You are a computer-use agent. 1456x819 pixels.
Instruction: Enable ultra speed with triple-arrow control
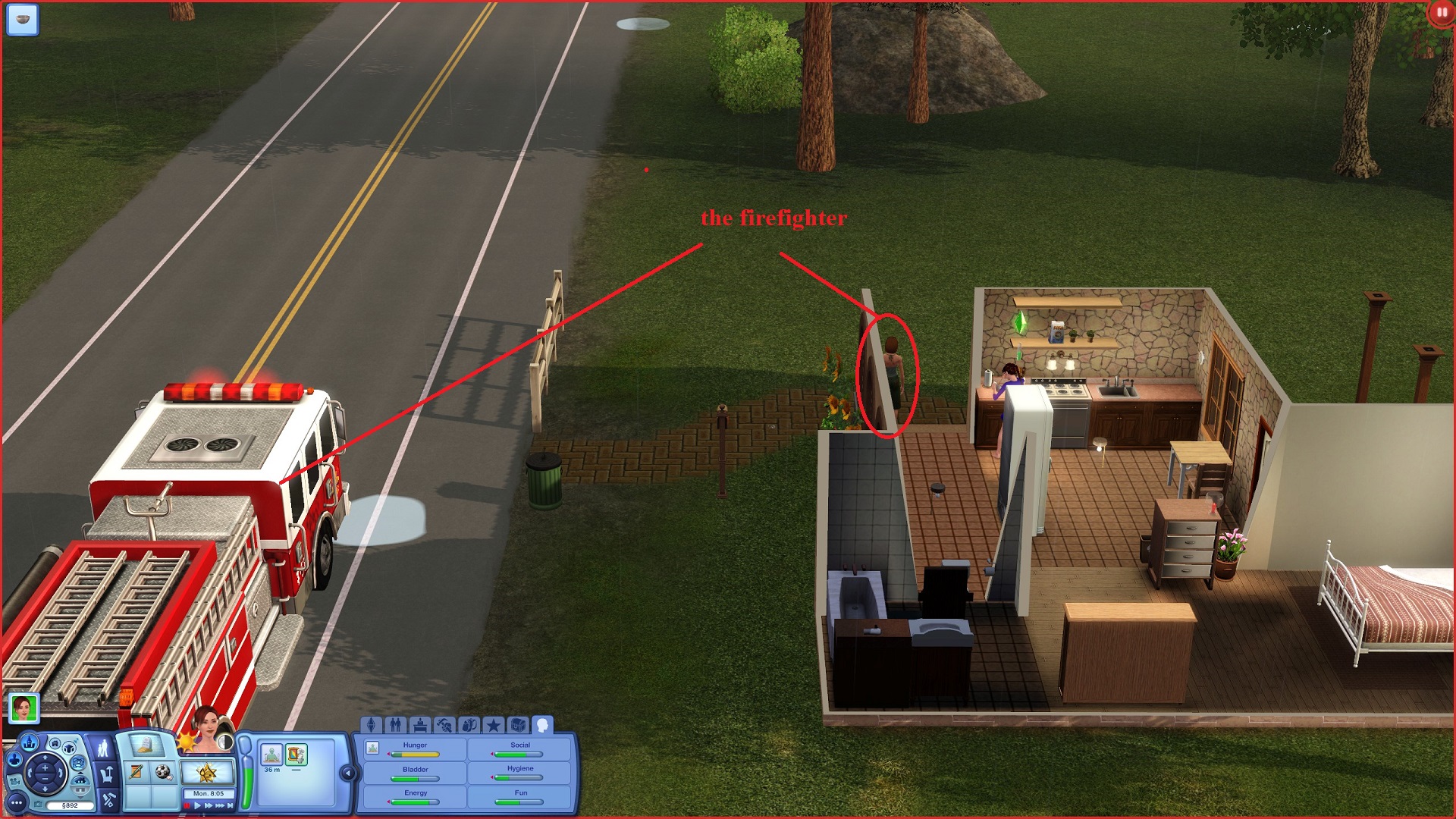(x=219, y=805)
